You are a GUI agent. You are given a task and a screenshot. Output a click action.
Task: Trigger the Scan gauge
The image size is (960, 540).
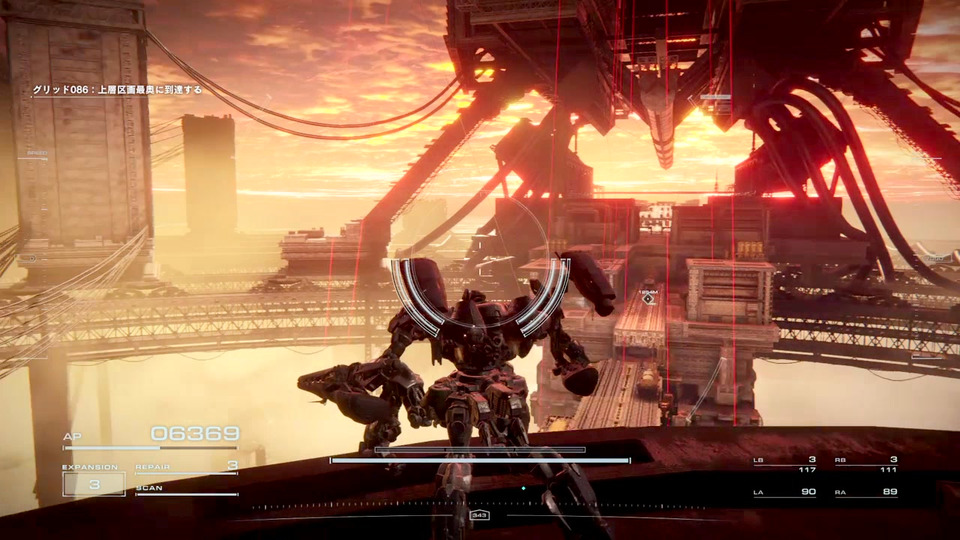187,490
